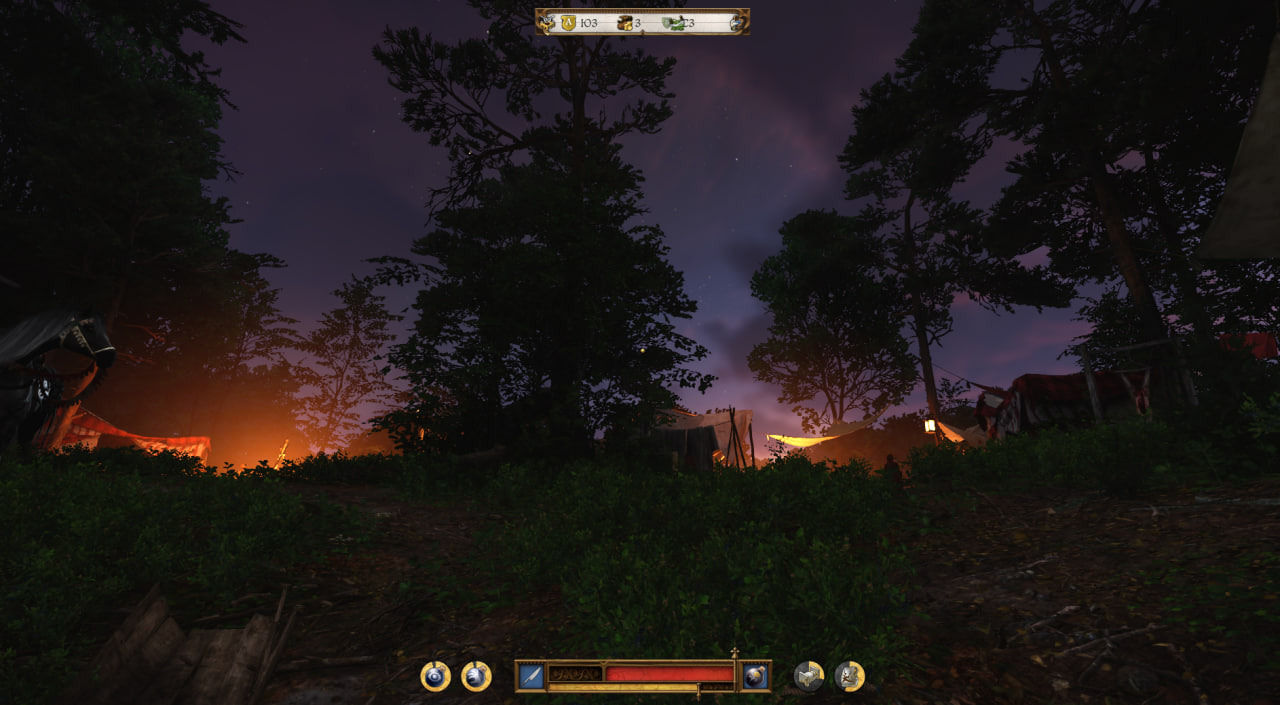
Task: Click the treasure chest gold icon
Action: click(625, 23)
